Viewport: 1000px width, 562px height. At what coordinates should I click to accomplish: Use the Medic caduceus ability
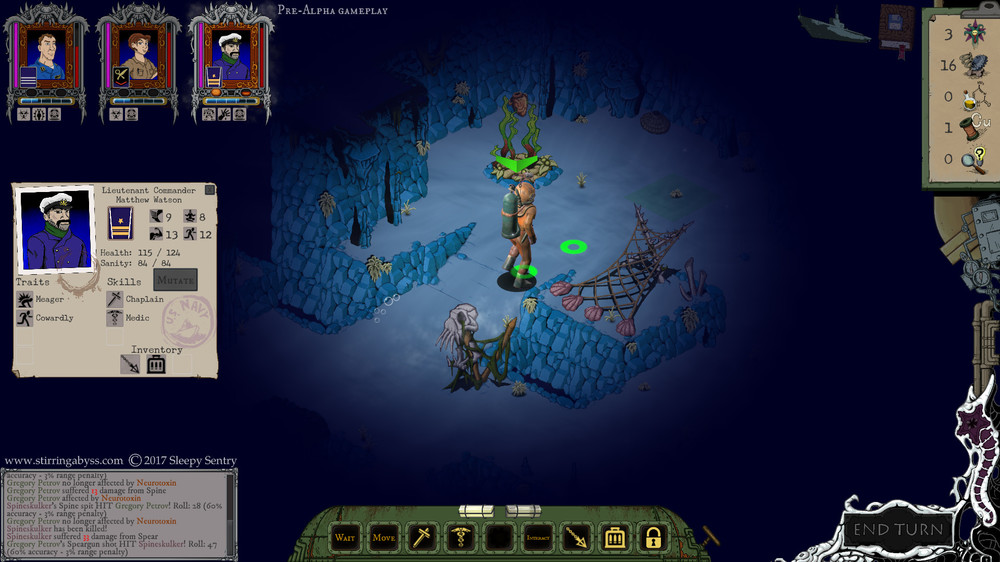(x=461, y=538)
